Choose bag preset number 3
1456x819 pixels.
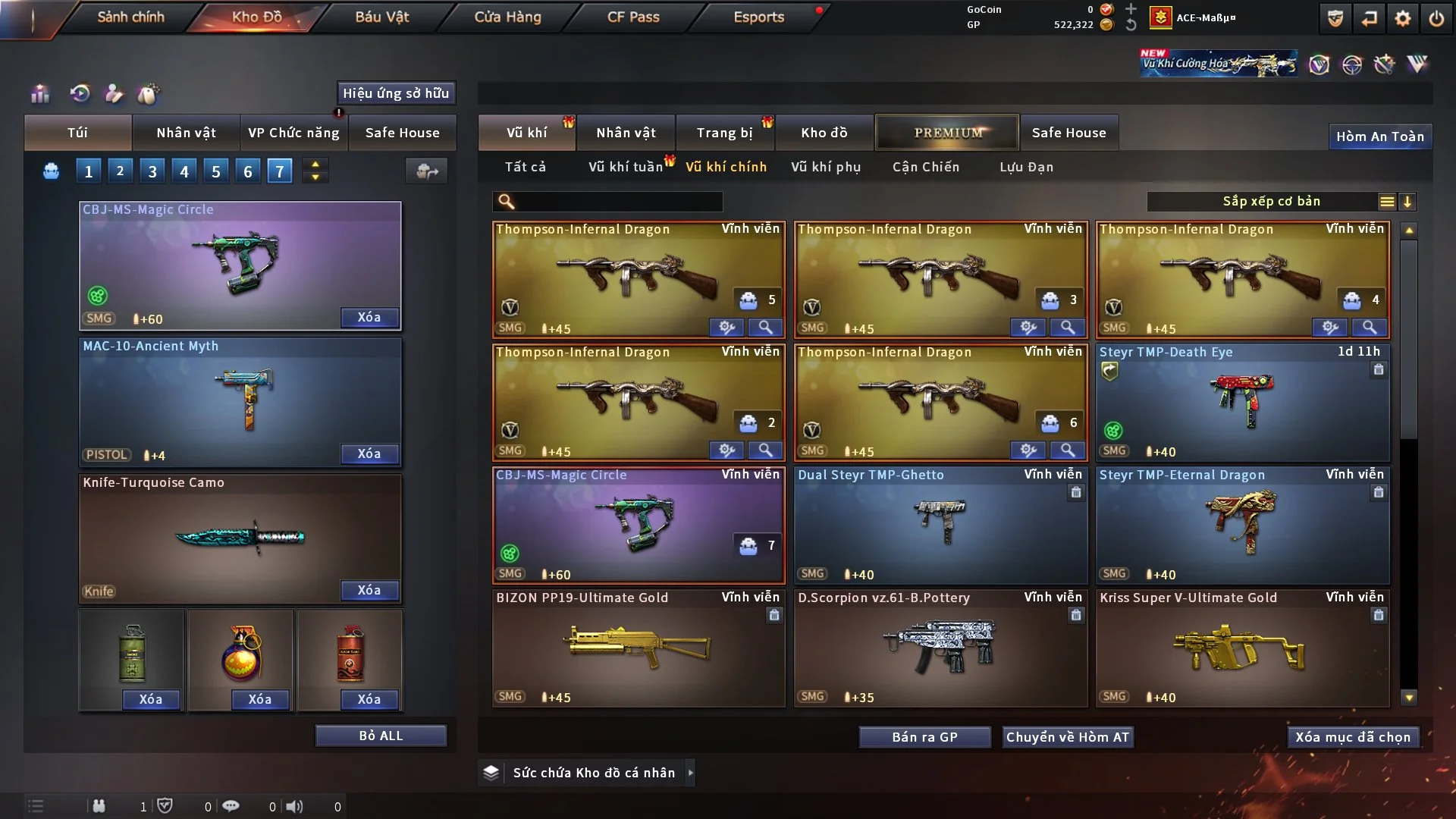point(152,171)
